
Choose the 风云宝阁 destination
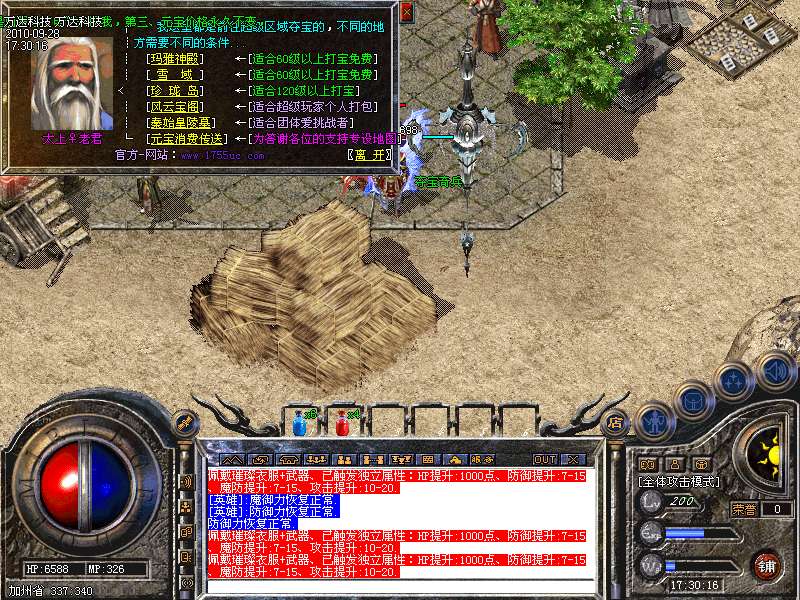[174, 107]
